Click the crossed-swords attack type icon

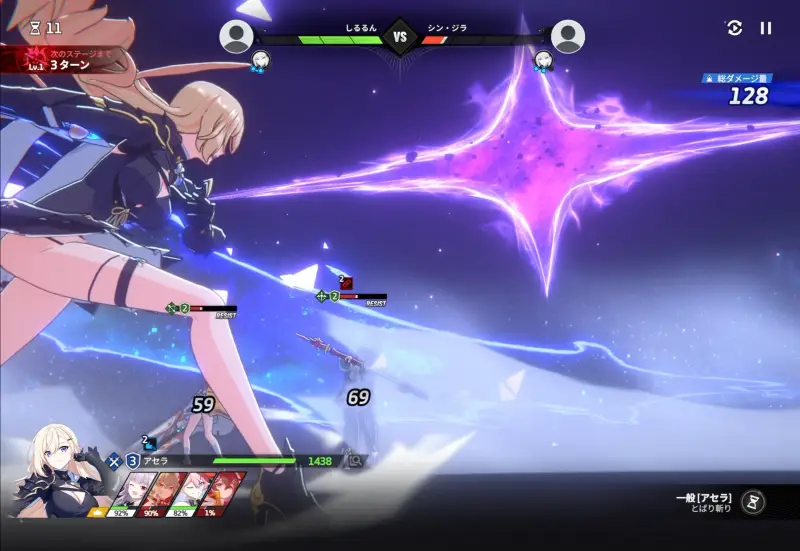(115, 461)
